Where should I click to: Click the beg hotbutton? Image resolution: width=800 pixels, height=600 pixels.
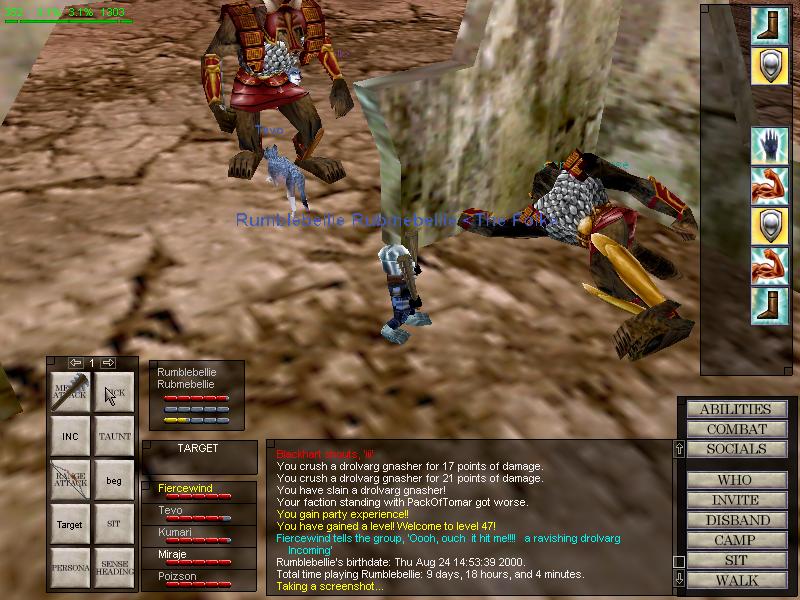pyautogui.click(x=114, y=481)
